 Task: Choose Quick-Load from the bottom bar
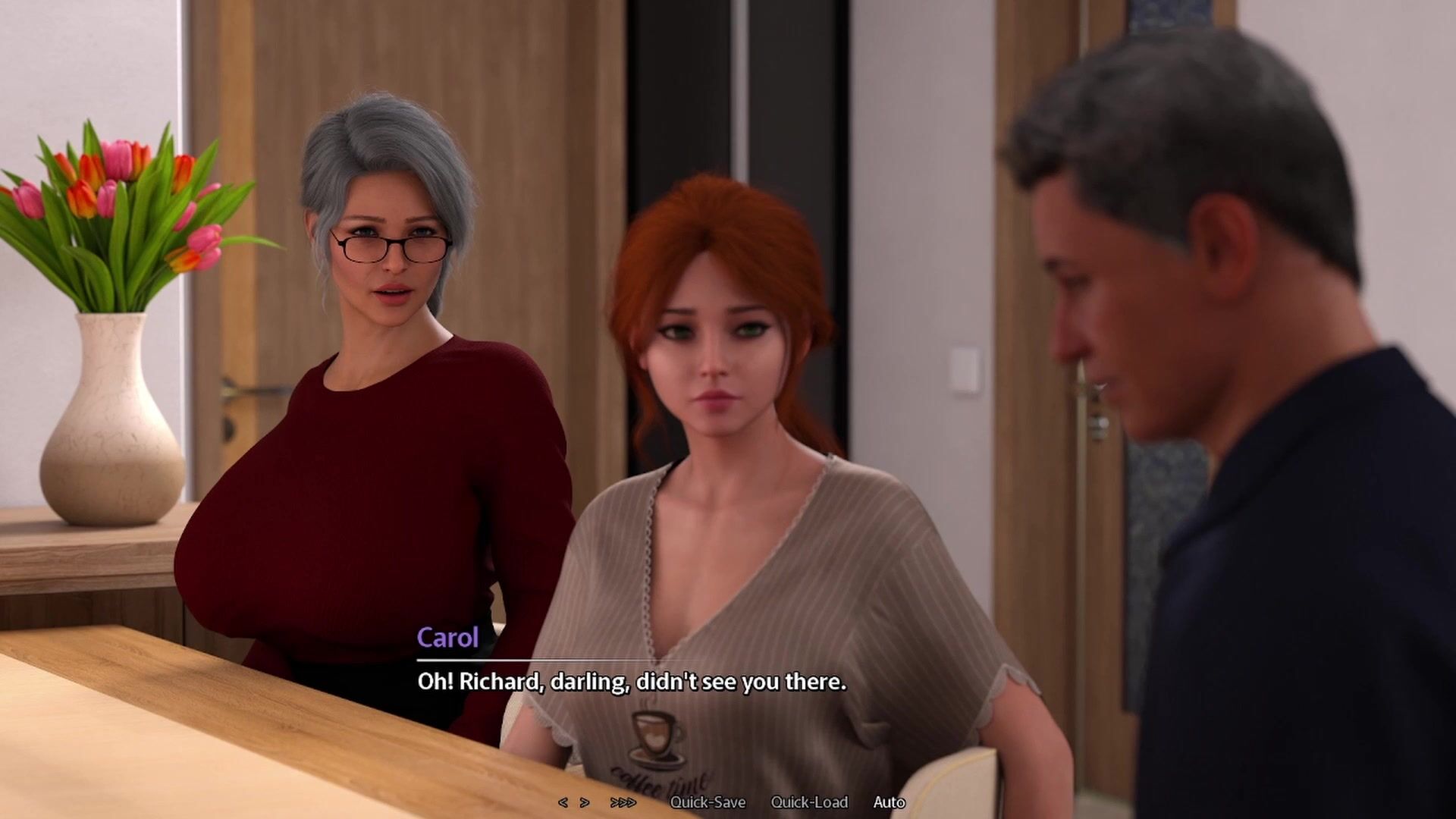click(x=809, y=802)
